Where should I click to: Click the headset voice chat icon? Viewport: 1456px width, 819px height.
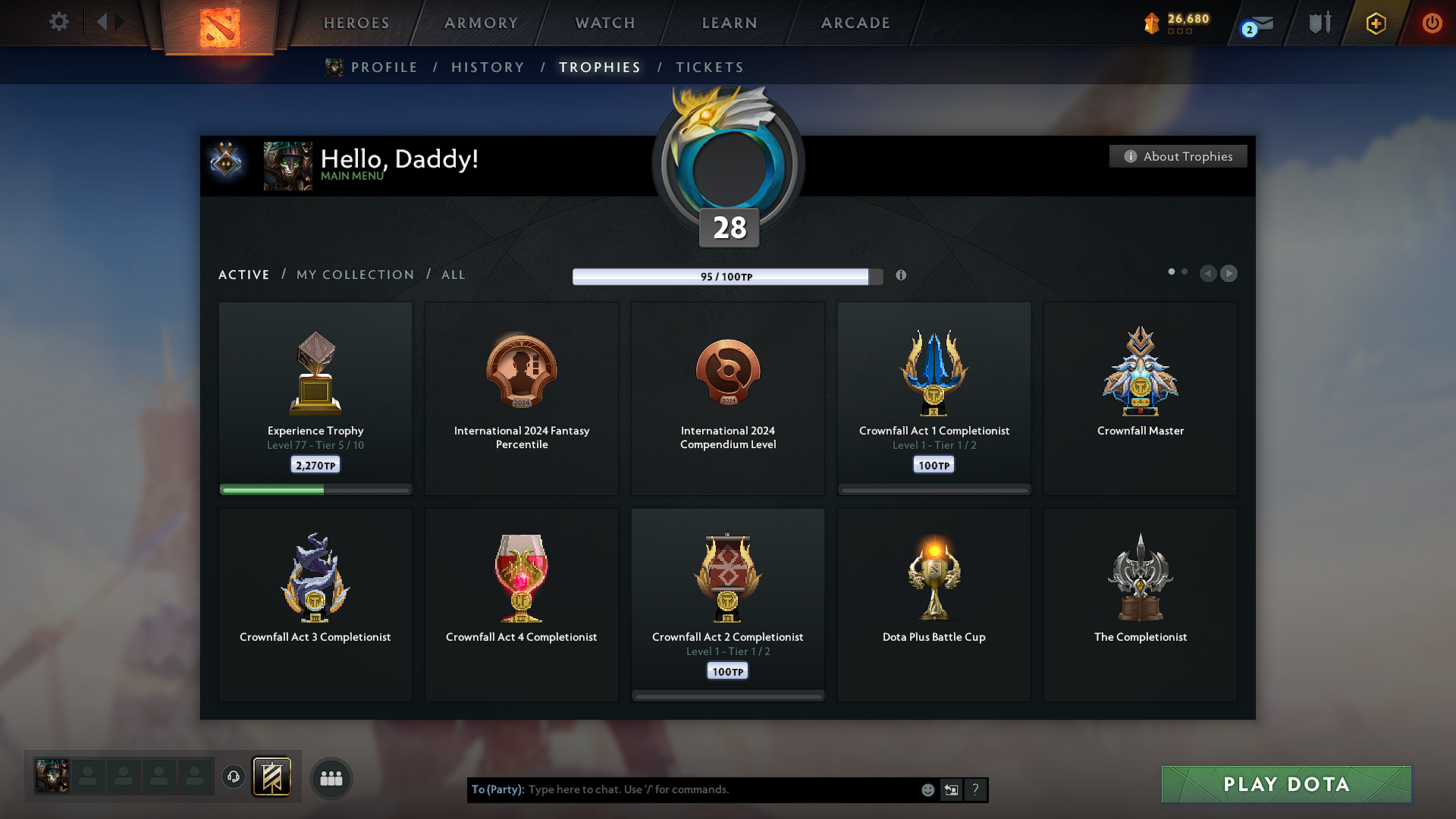coord(233,777)
